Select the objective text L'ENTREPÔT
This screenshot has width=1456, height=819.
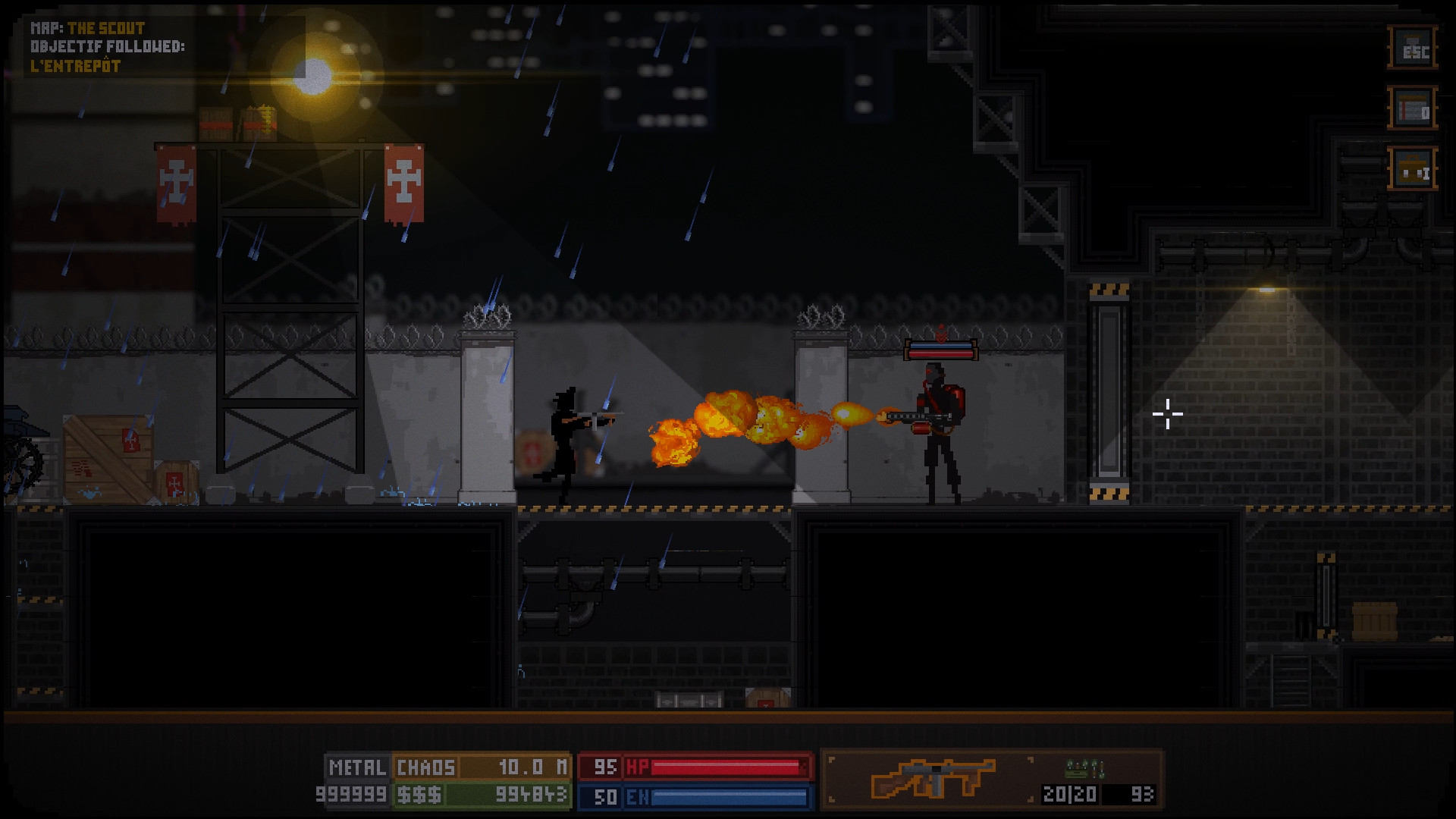[76, 64]
